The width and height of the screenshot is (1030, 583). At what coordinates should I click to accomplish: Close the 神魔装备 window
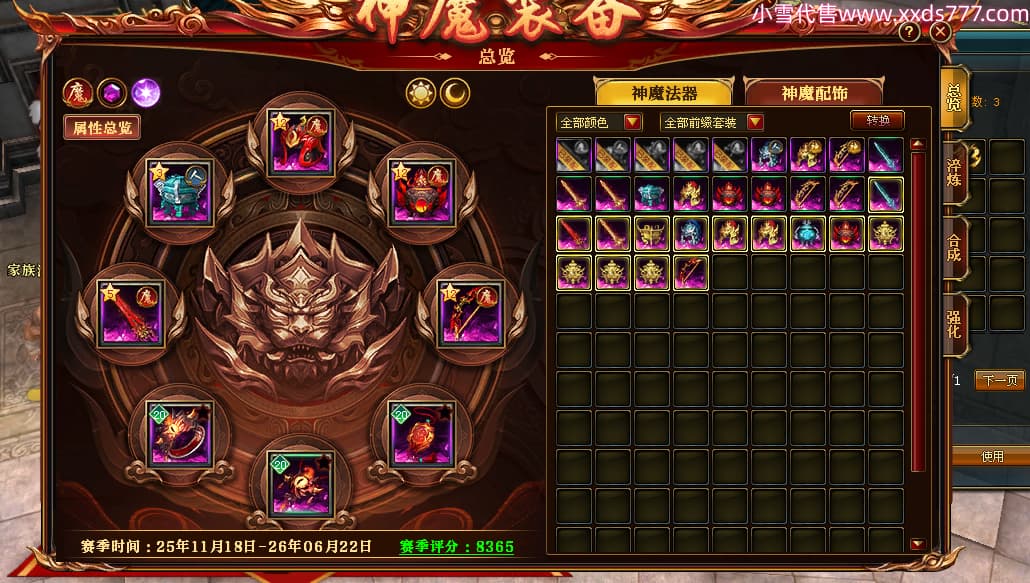pos(940,32)
